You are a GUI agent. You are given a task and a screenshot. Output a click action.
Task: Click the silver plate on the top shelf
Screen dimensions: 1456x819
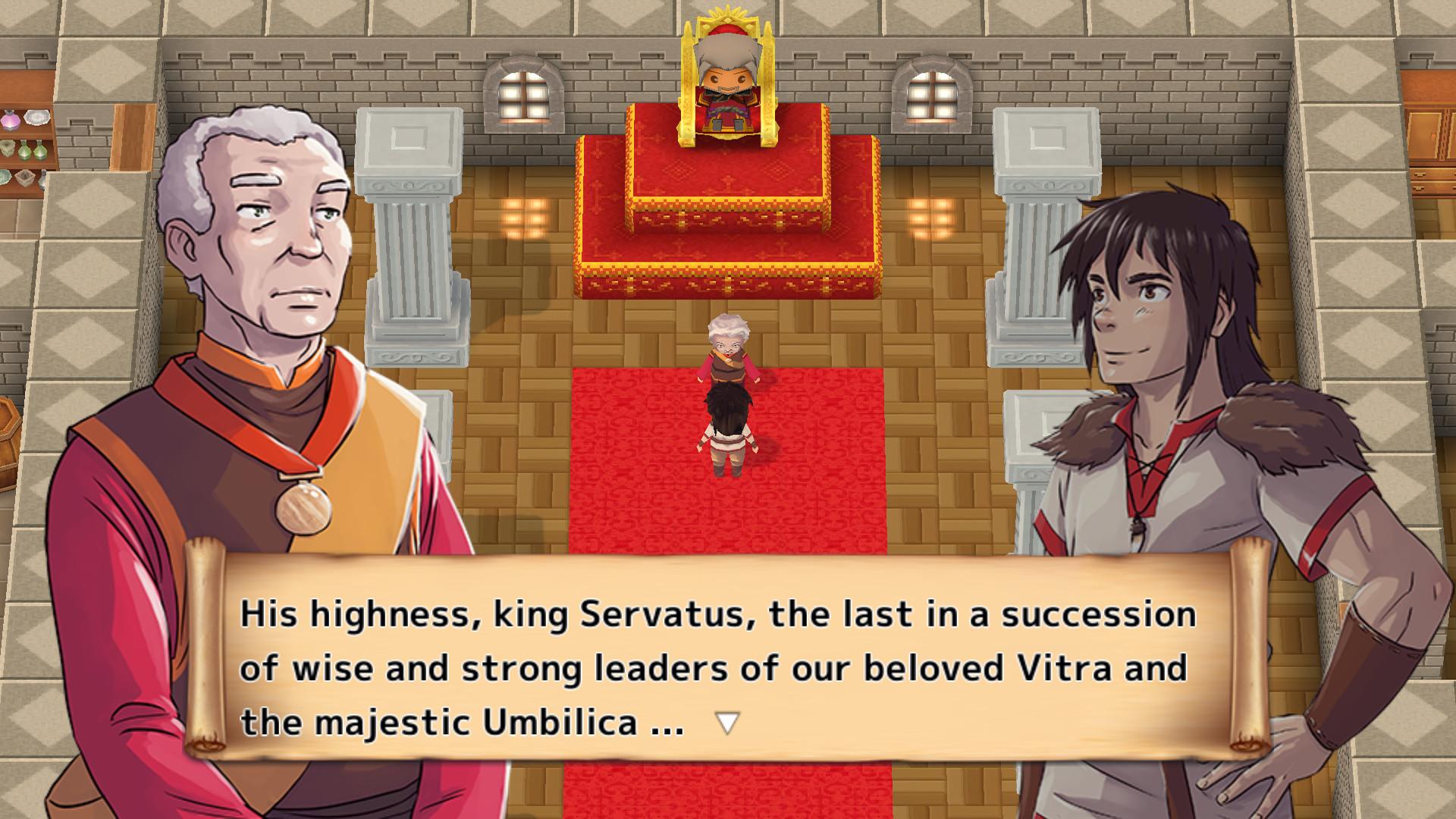(x=36, y=118)
